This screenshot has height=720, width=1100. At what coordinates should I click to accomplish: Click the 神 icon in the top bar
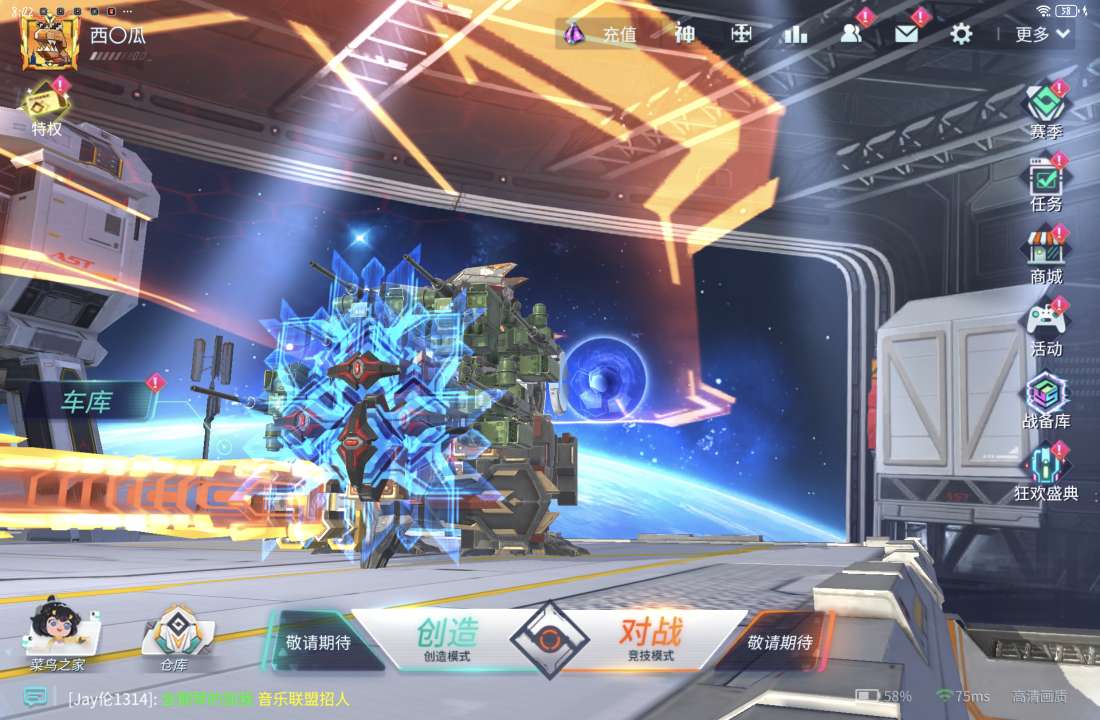(685, 34)
